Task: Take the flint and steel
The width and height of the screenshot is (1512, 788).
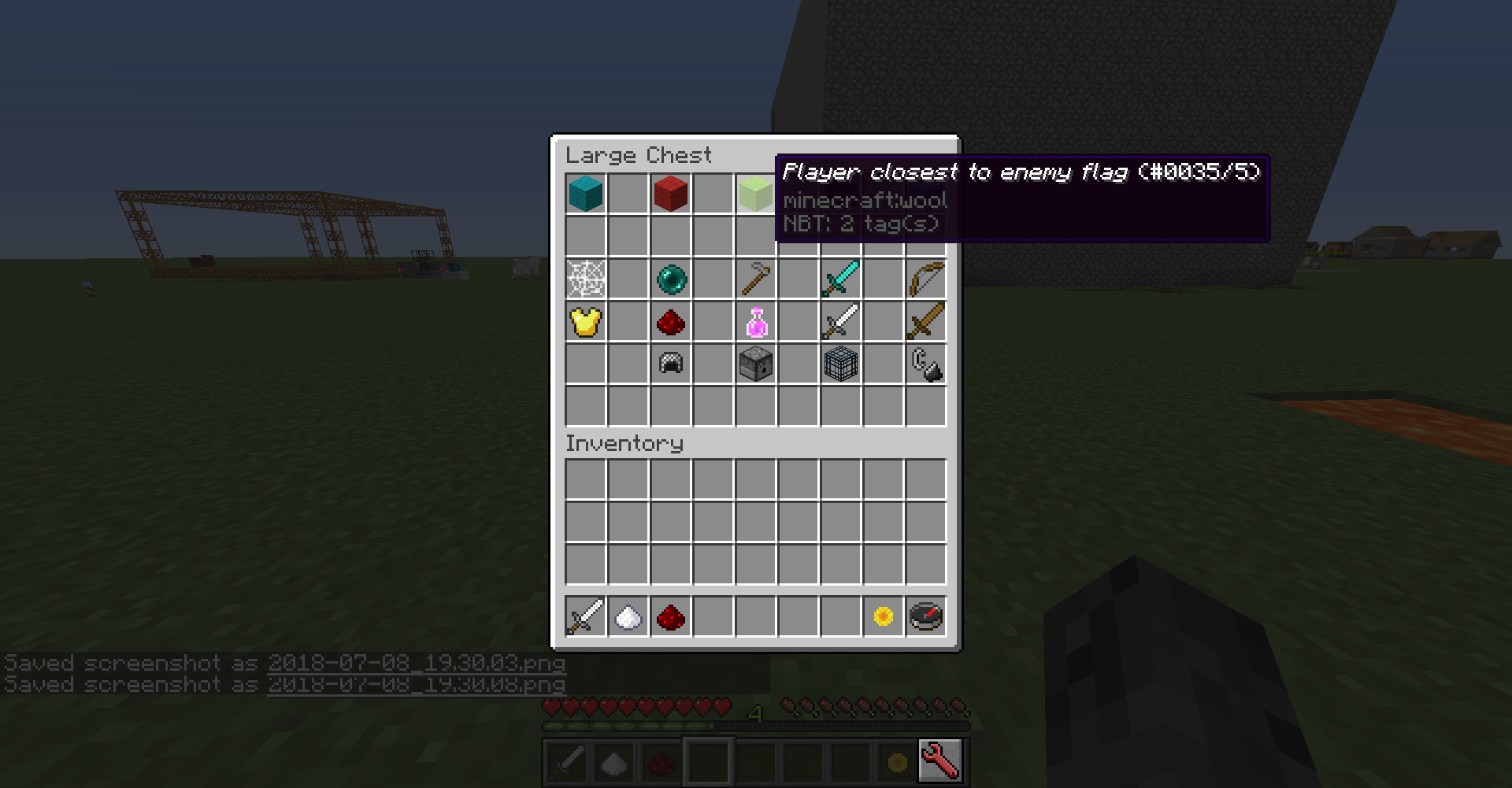Action: click(925, 364)
